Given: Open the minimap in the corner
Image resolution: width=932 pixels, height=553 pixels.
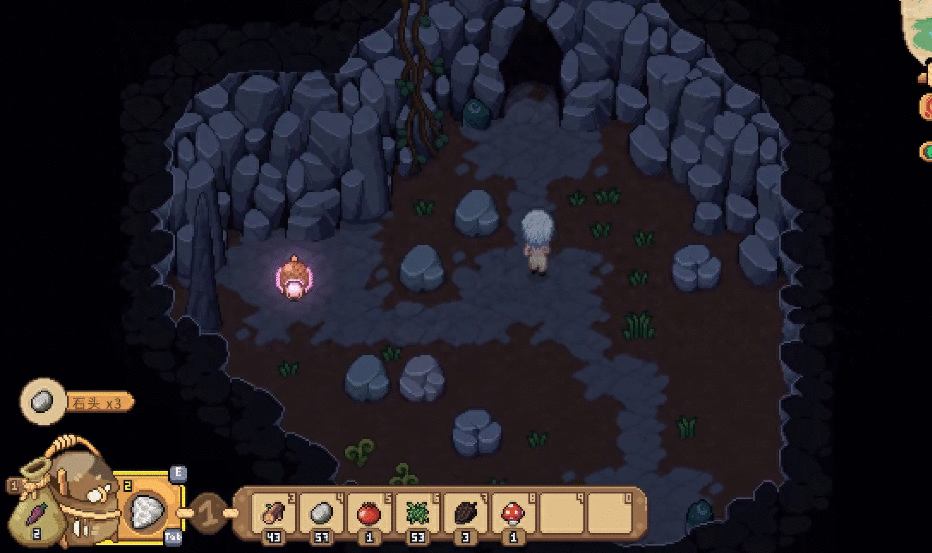Looking at the screenshot, I should pos(917,30).
